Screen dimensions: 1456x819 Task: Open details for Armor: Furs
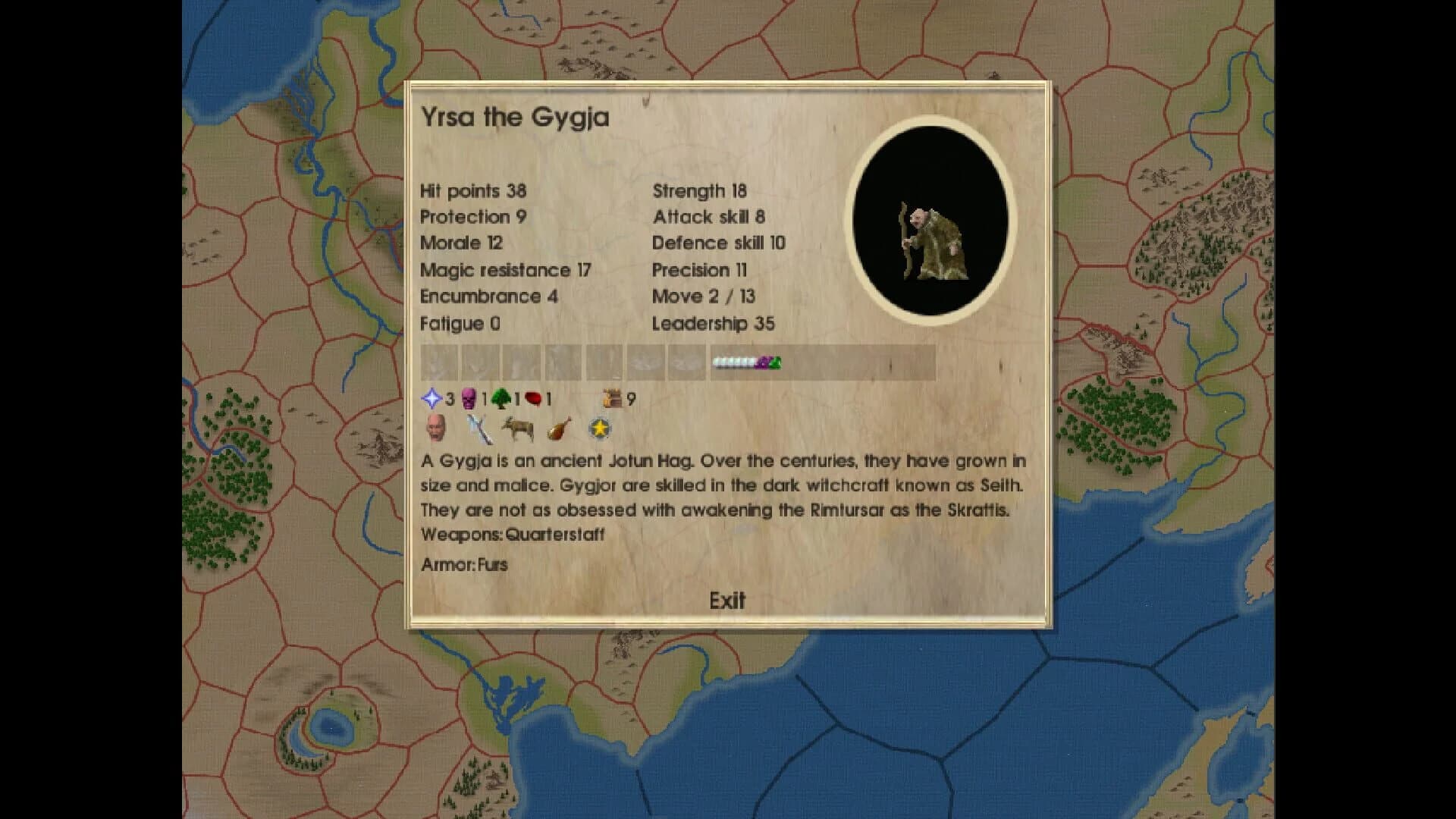(465, 564)
